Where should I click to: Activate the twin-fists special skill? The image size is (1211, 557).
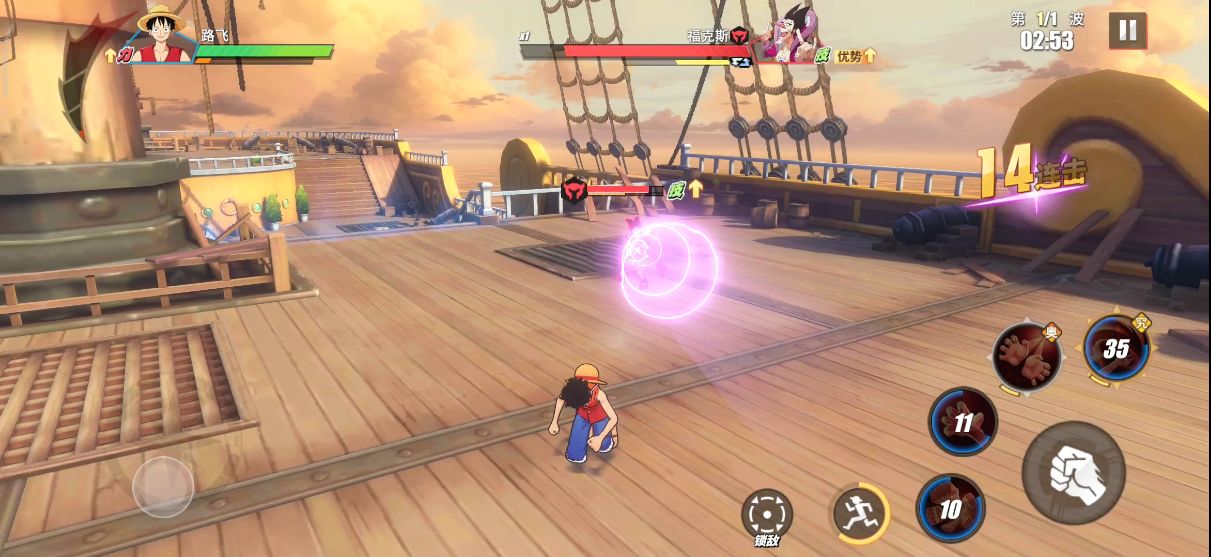point(1027,357)
